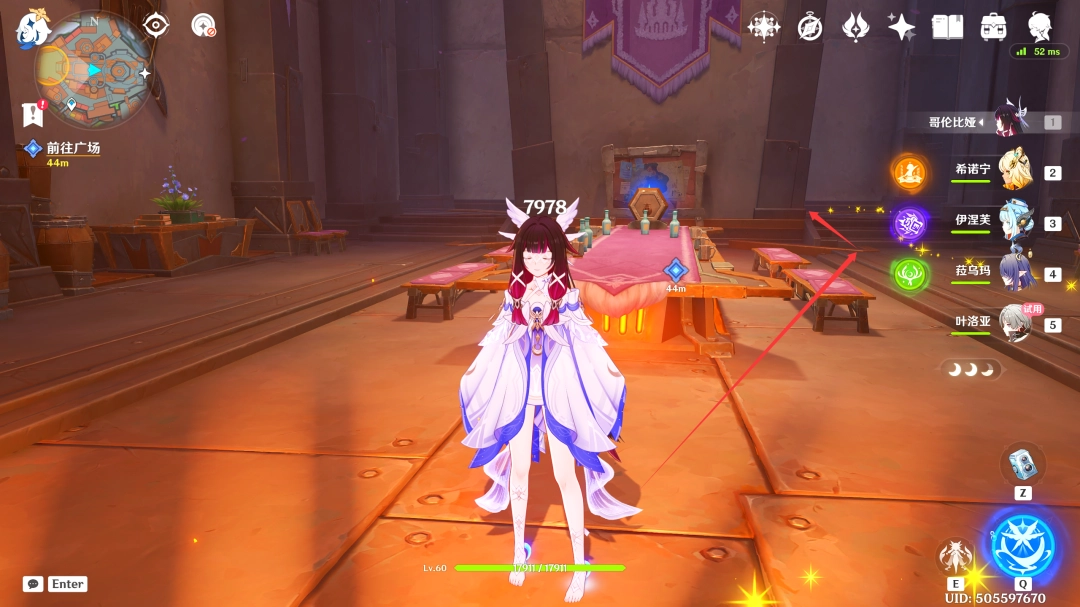The image size is (1080, 607).
Task: Open the open-book handbook icon
Action: point(947,27)
